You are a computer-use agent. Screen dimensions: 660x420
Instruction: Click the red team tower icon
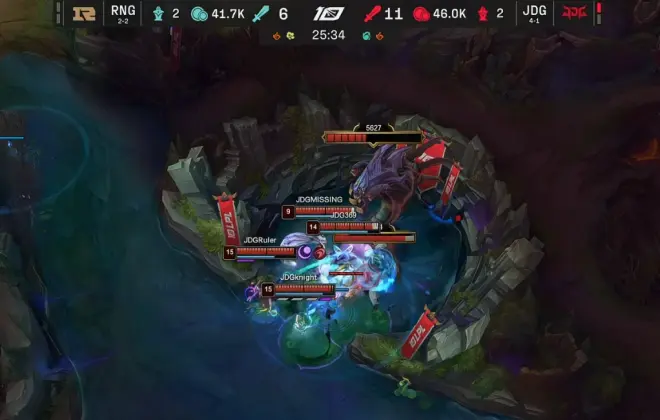click(x=483, y=14)
